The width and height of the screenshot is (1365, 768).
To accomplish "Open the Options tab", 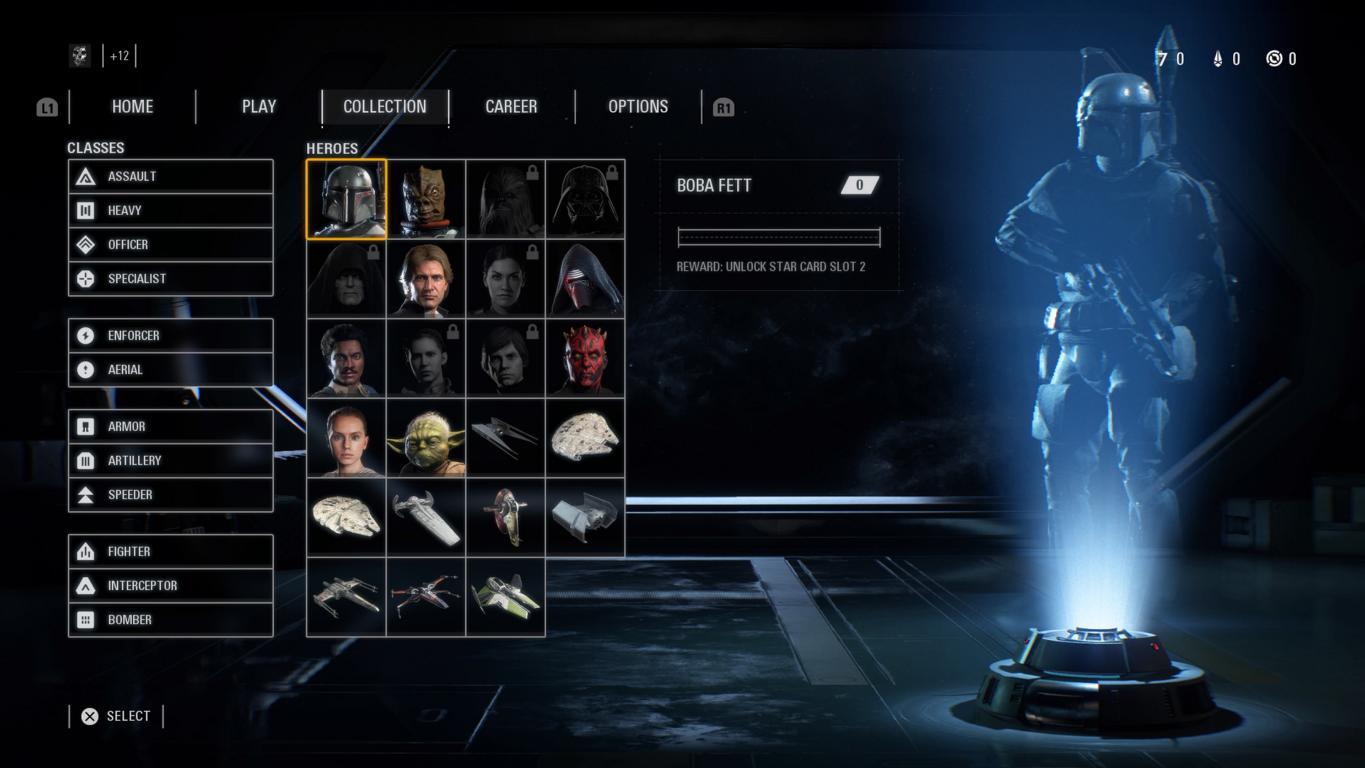I will coord(638,107).
